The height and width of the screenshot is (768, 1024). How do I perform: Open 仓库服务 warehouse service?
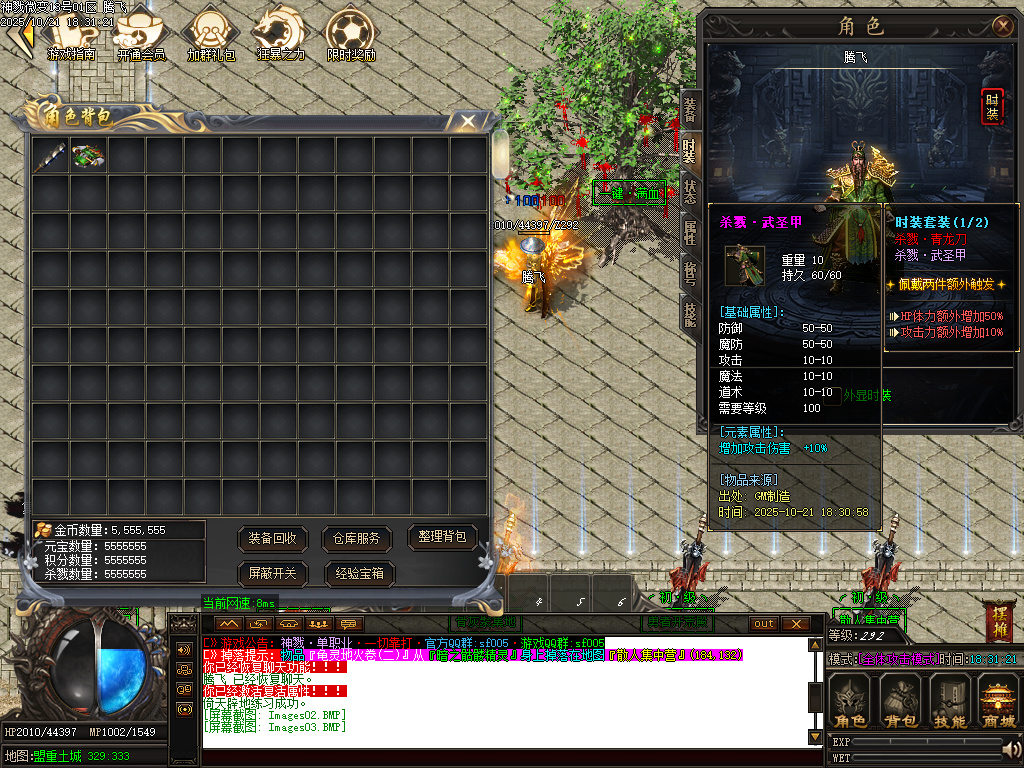[x=357, y=538]
